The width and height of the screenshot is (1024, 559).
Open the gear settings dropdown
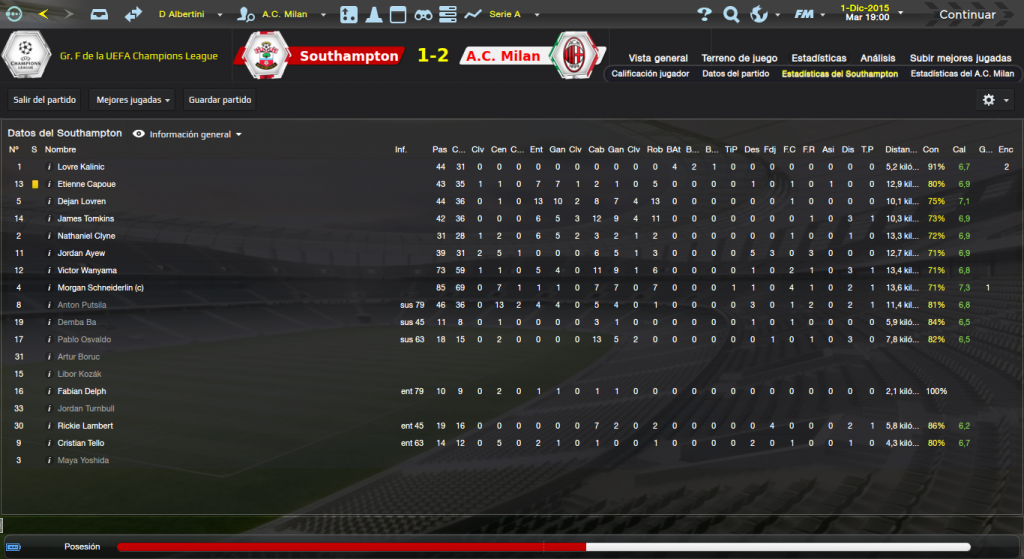coord(994,100)
